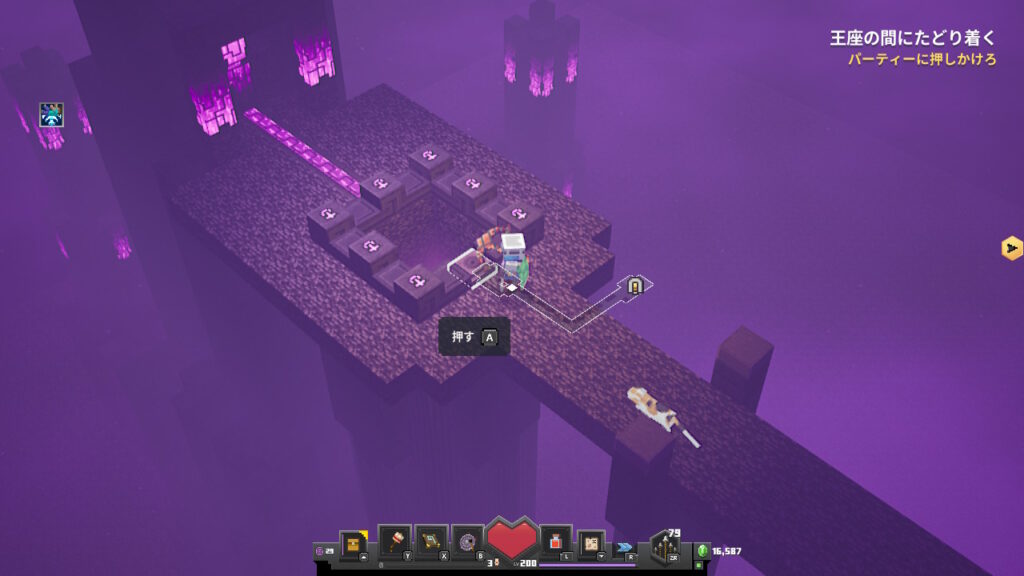Activate the gold-framed tome artifact

click(431, 541)
